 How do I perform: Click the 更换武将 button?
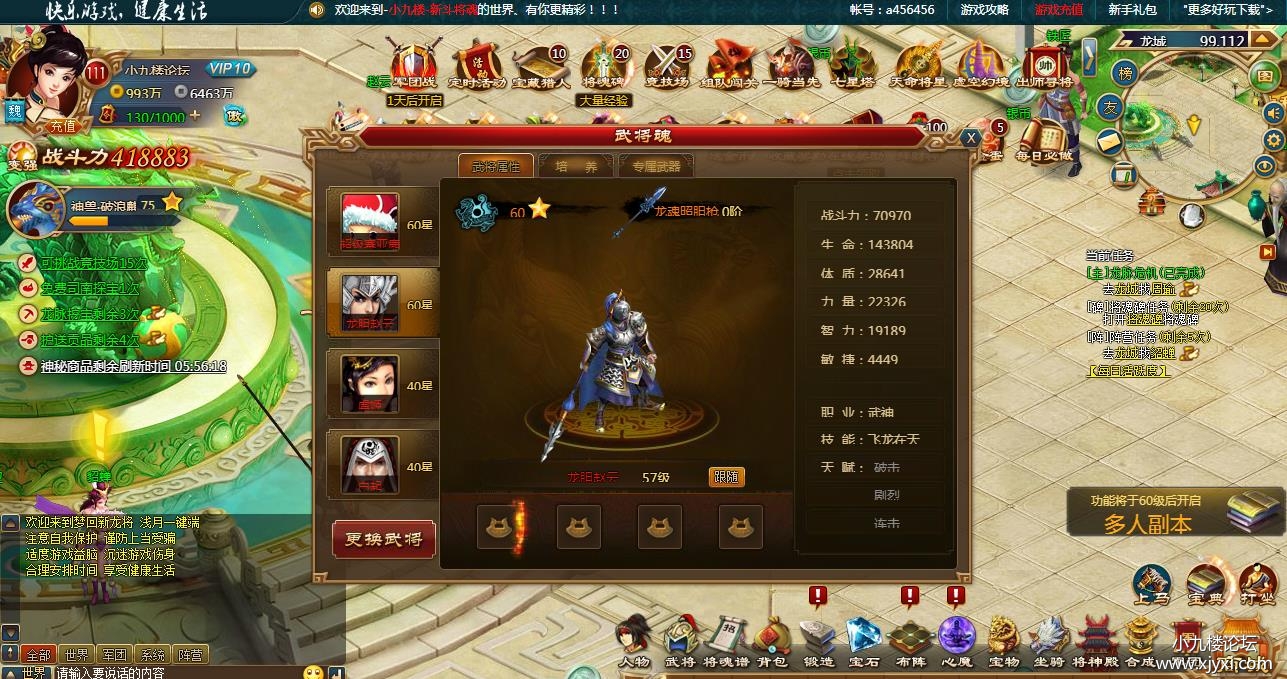click(384, 540)
